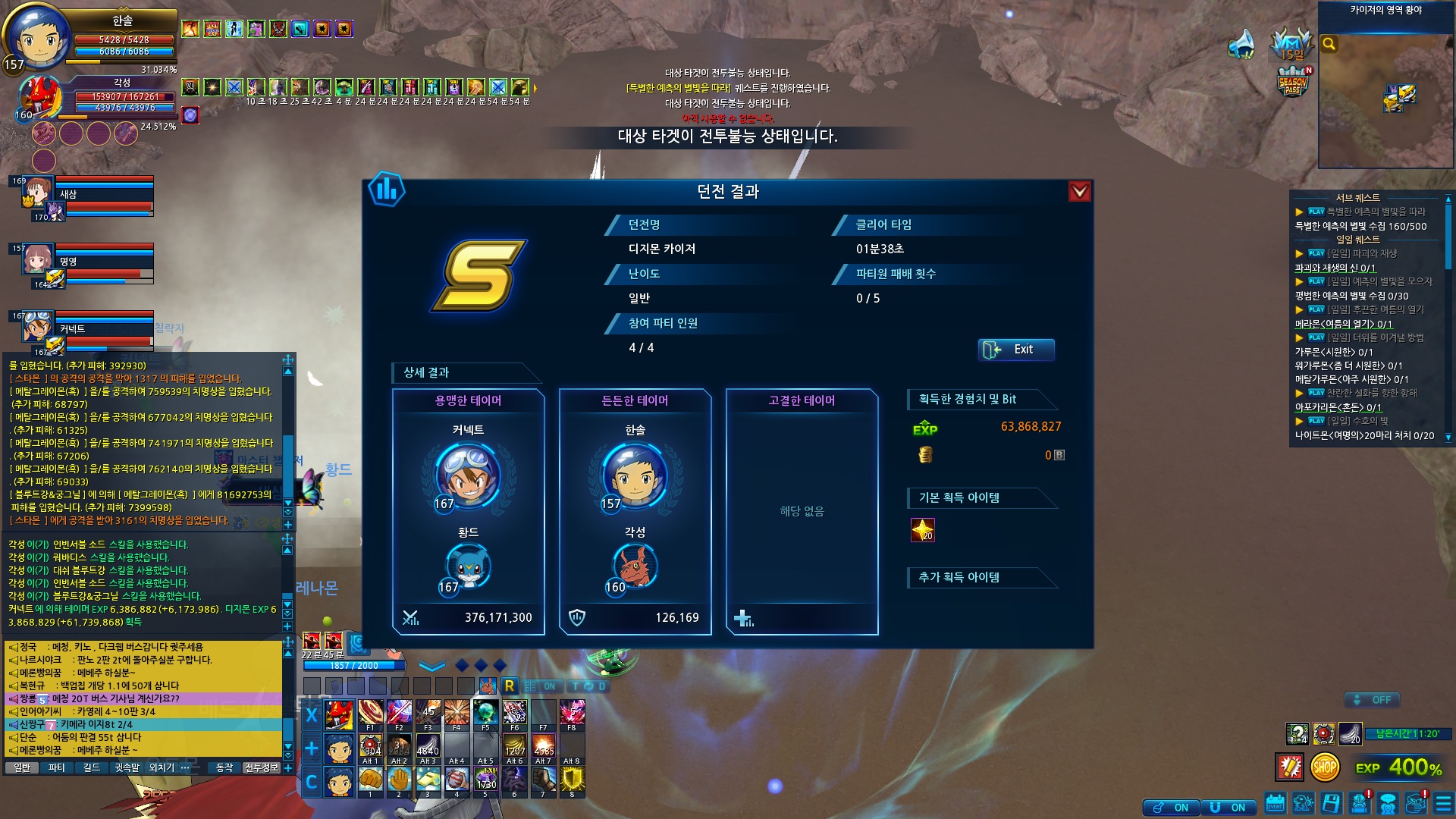Open the Season Pass icon
The width and height of the screenshot is (1456, 819).
pos(1293,82)
